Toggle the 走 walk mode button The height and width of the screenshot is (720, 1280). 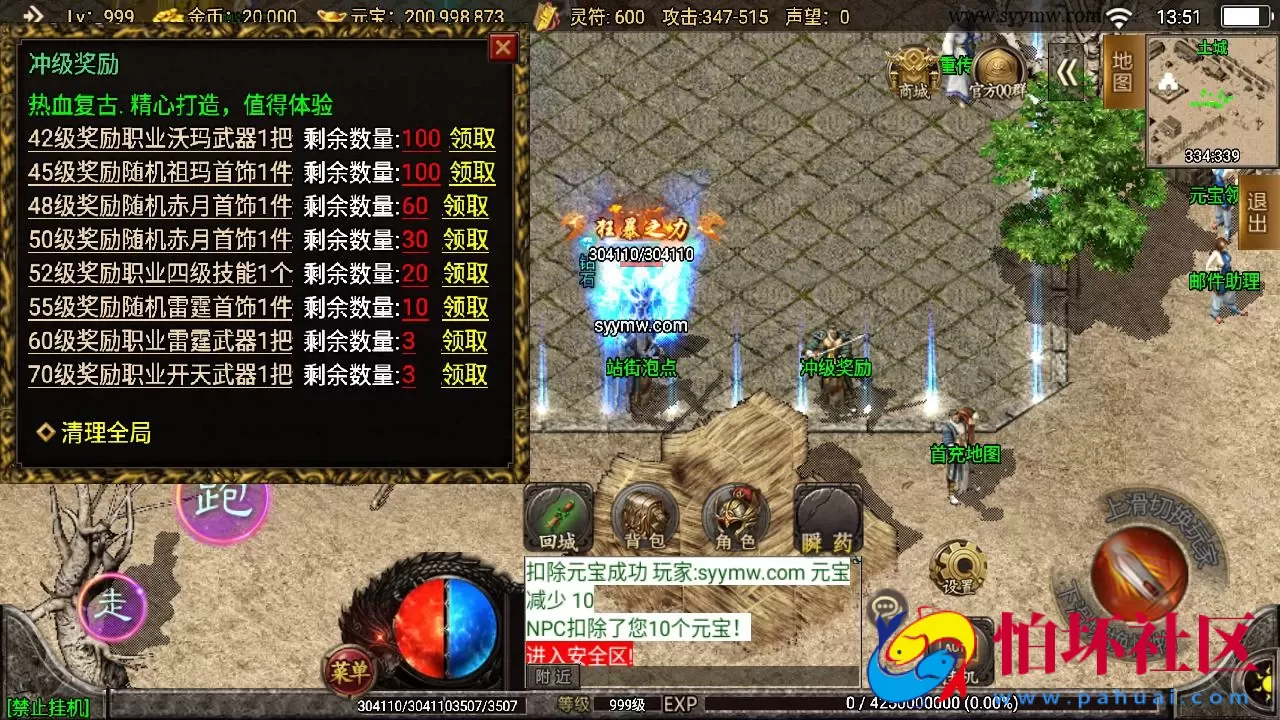(x=113, y=606)
